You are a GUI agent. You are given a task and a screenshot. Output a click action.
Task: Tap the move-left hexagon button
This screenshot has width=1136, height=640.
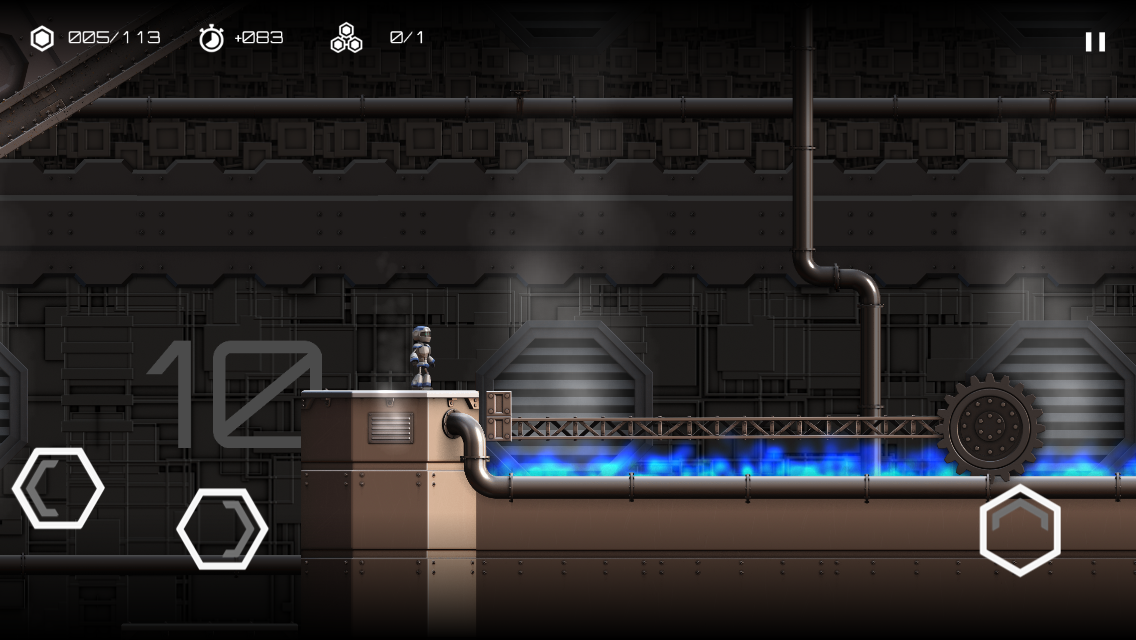coord(58,488)
